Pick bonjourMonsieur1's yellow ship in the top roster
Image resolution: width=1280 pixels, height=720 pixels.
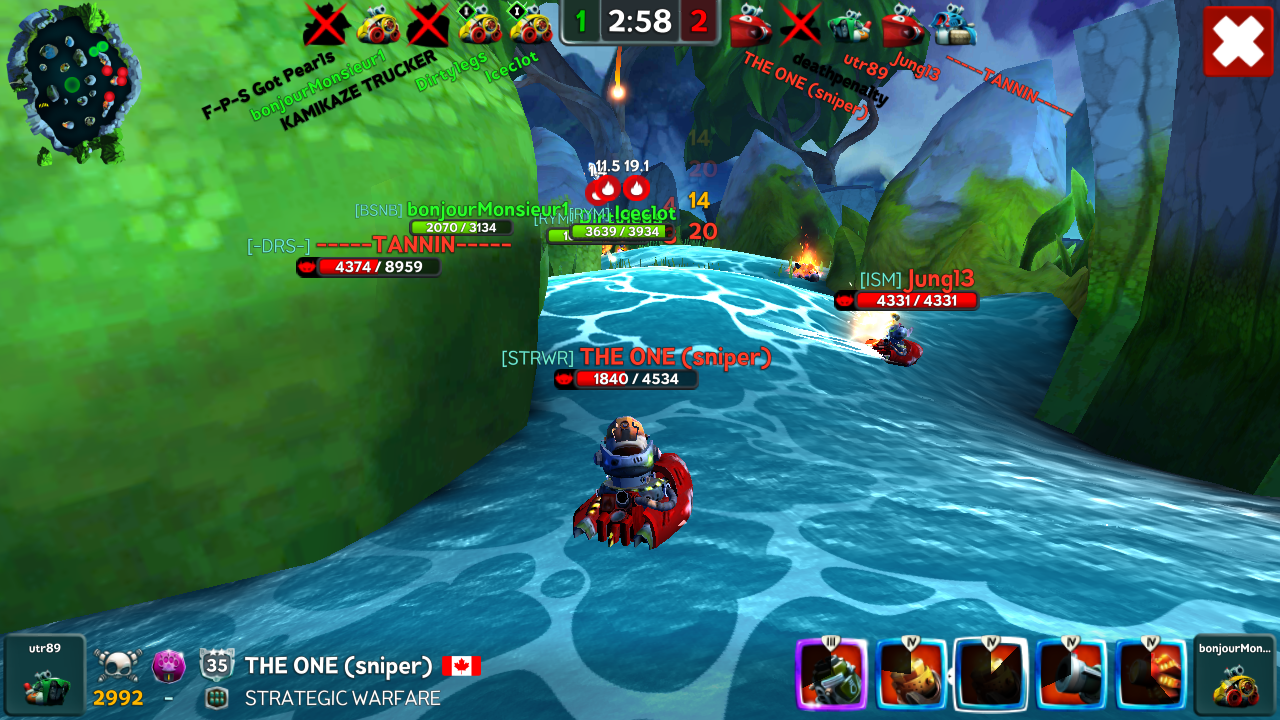378,26
